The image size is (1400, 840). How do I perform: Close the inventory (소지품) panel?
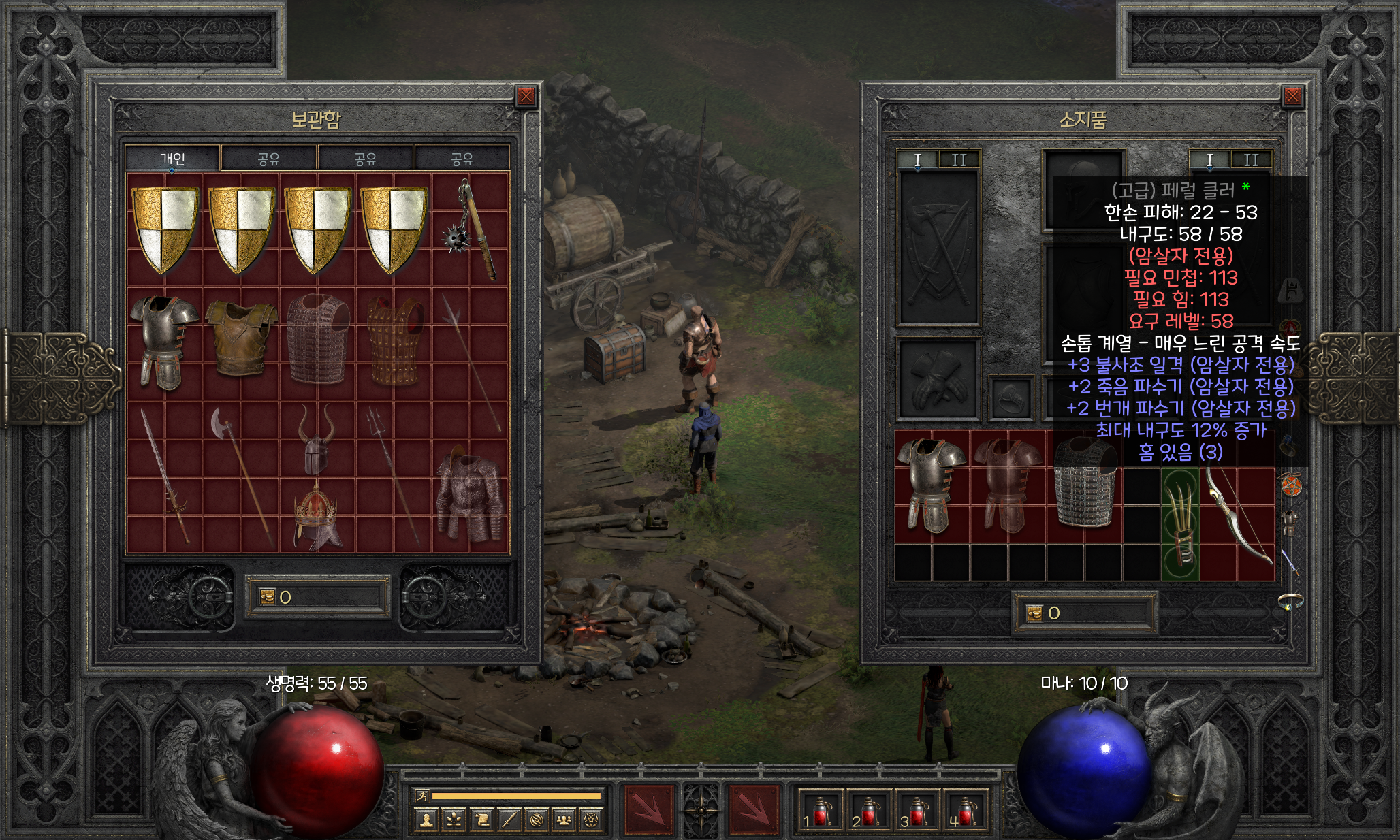click(1292, 97)
